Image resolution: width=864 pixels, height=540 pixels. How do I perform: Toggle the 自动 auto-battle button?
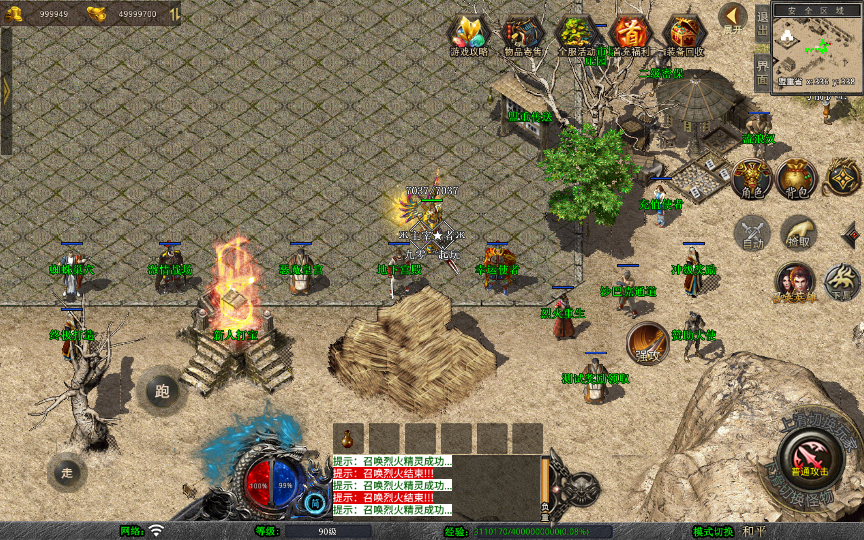(752, 233)
